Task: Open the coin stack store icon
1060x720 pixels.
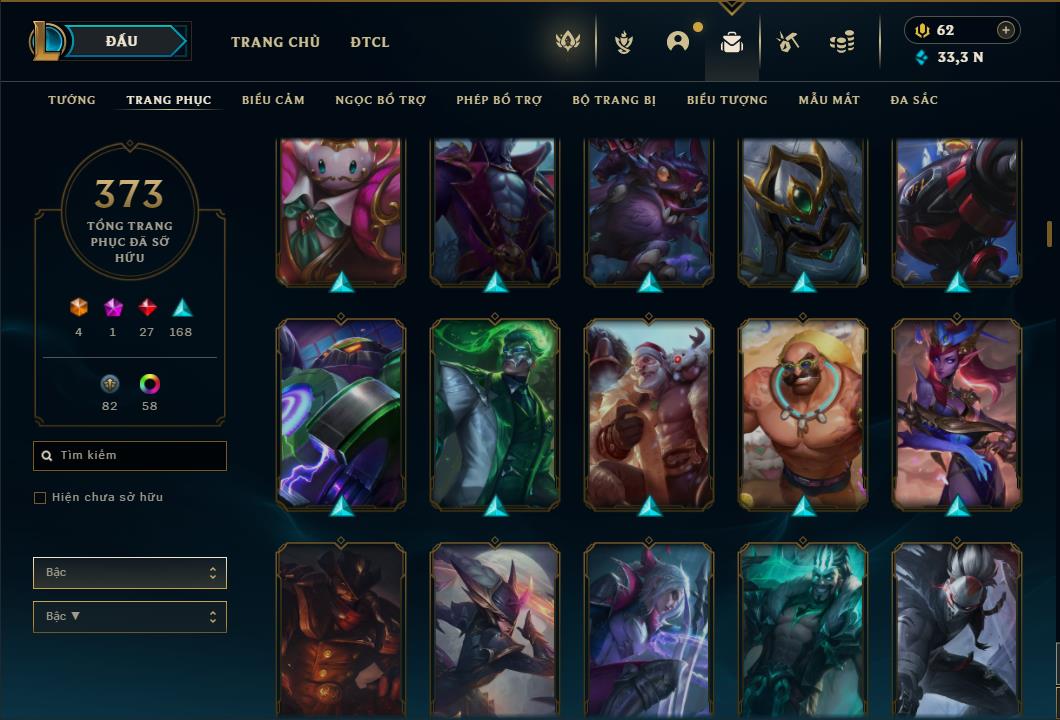Action: pyautogui.click(x=842, y=42)
